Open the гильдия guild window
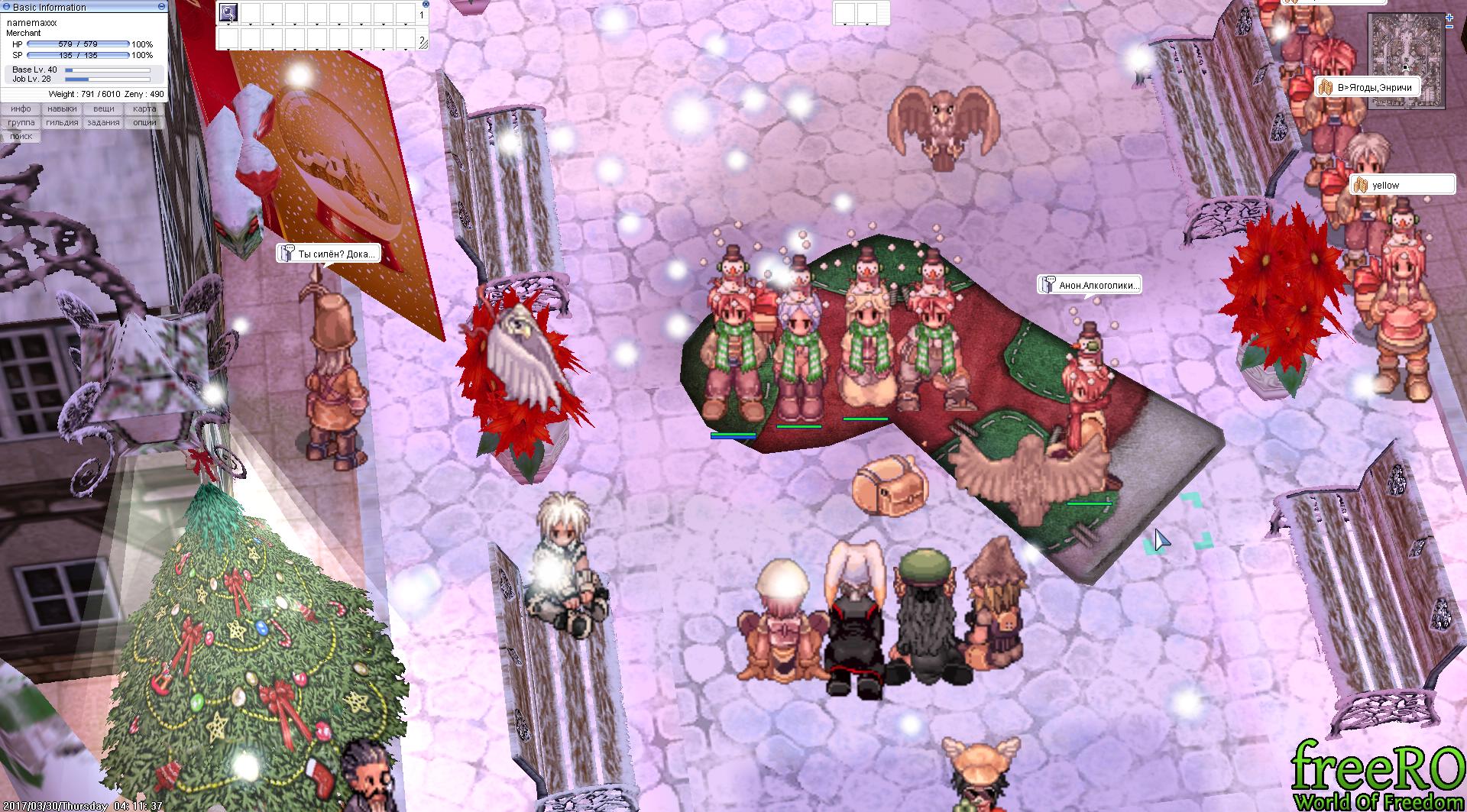The width and height of the screenshot is (1467, 812). (x=62, y=123)
